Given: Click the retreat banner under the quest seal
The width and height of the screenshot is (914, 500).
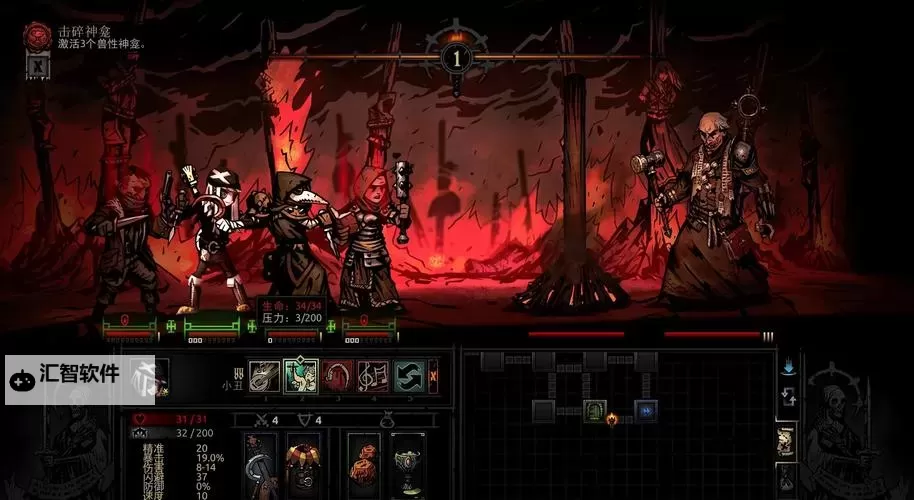Looking at the screenshot, I should coord(38,67).
